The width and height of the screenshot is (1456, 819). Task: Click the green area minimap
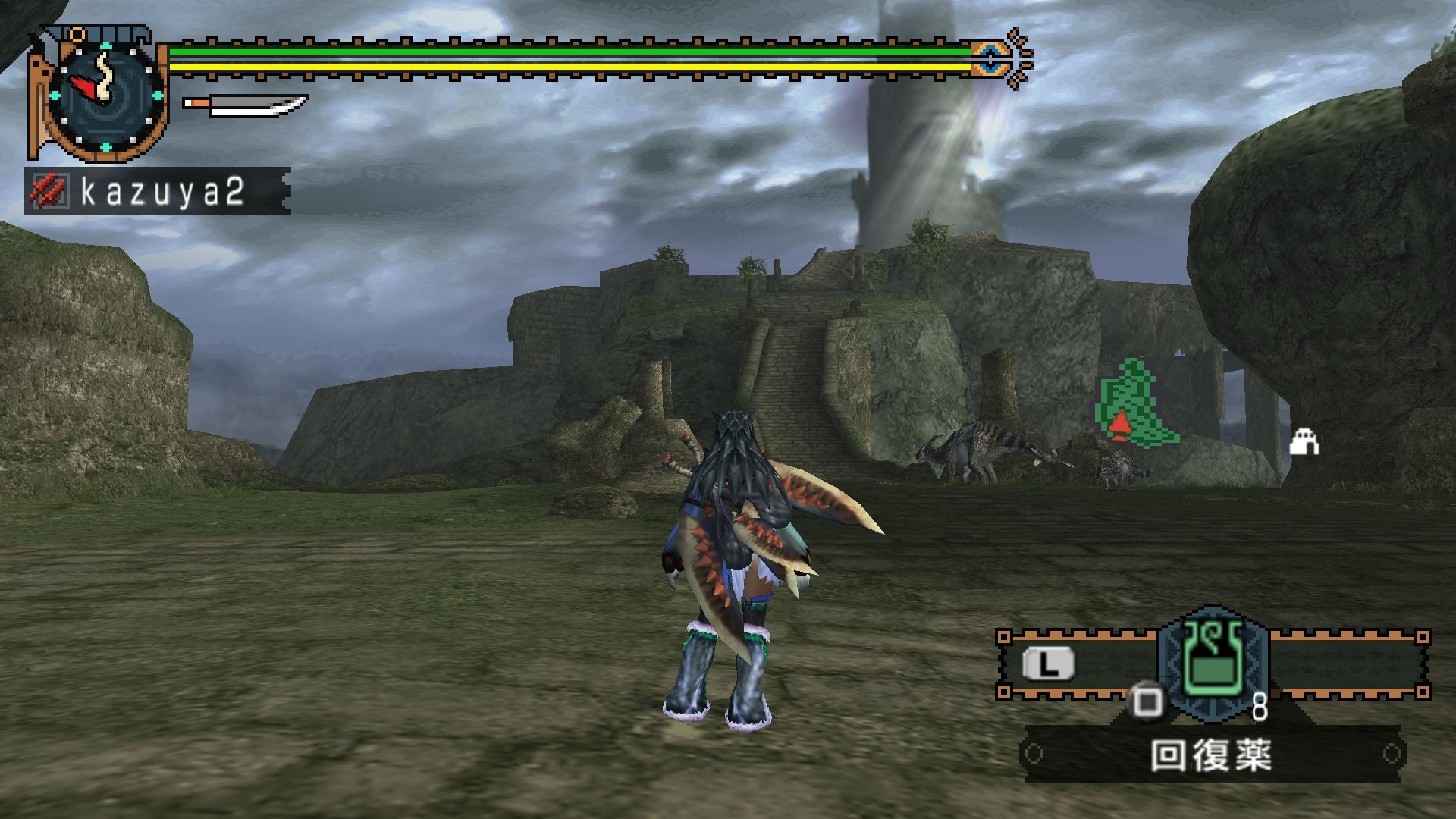click(1137, 404)
